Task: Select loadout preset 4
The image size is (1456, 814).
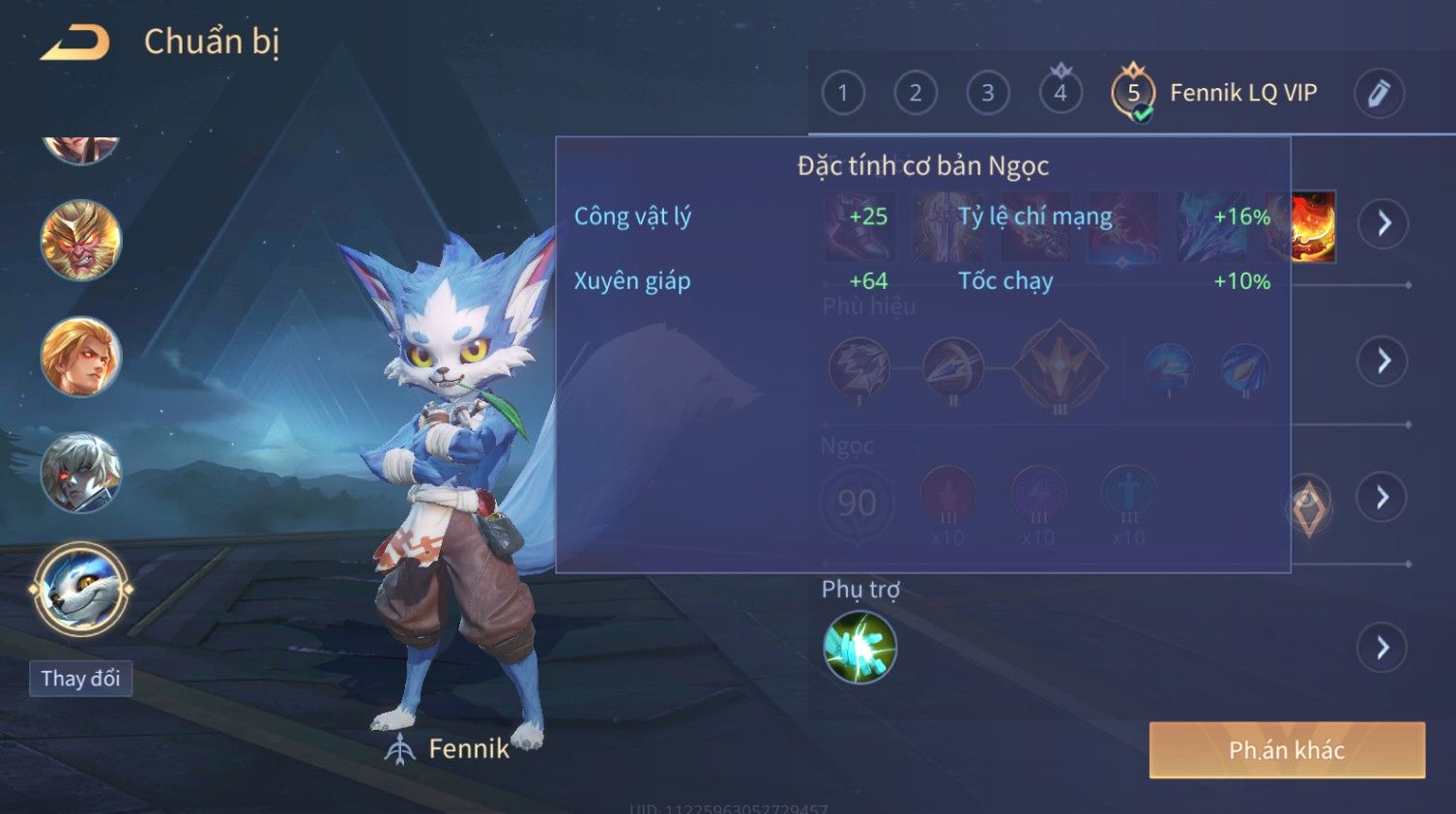Action: (x=1060, y=93)
